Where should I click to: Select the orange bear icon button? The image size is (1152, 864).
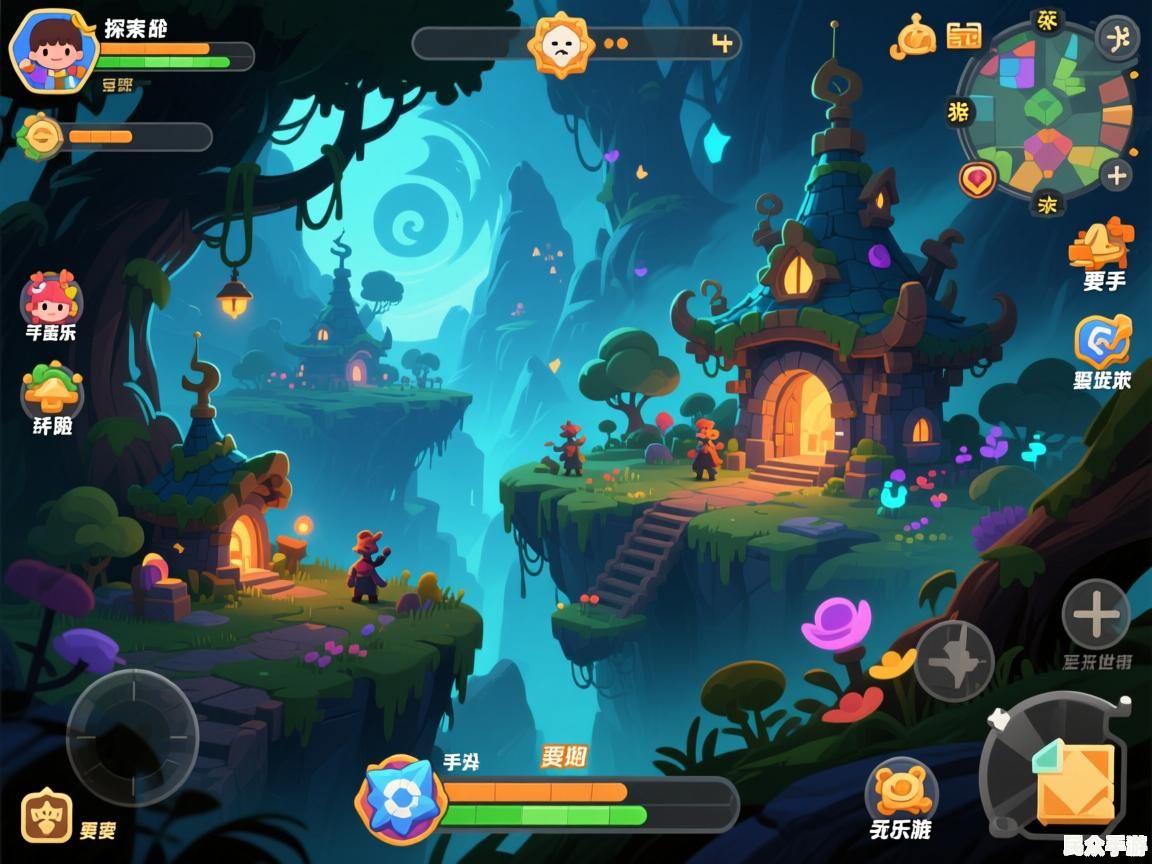900,790
